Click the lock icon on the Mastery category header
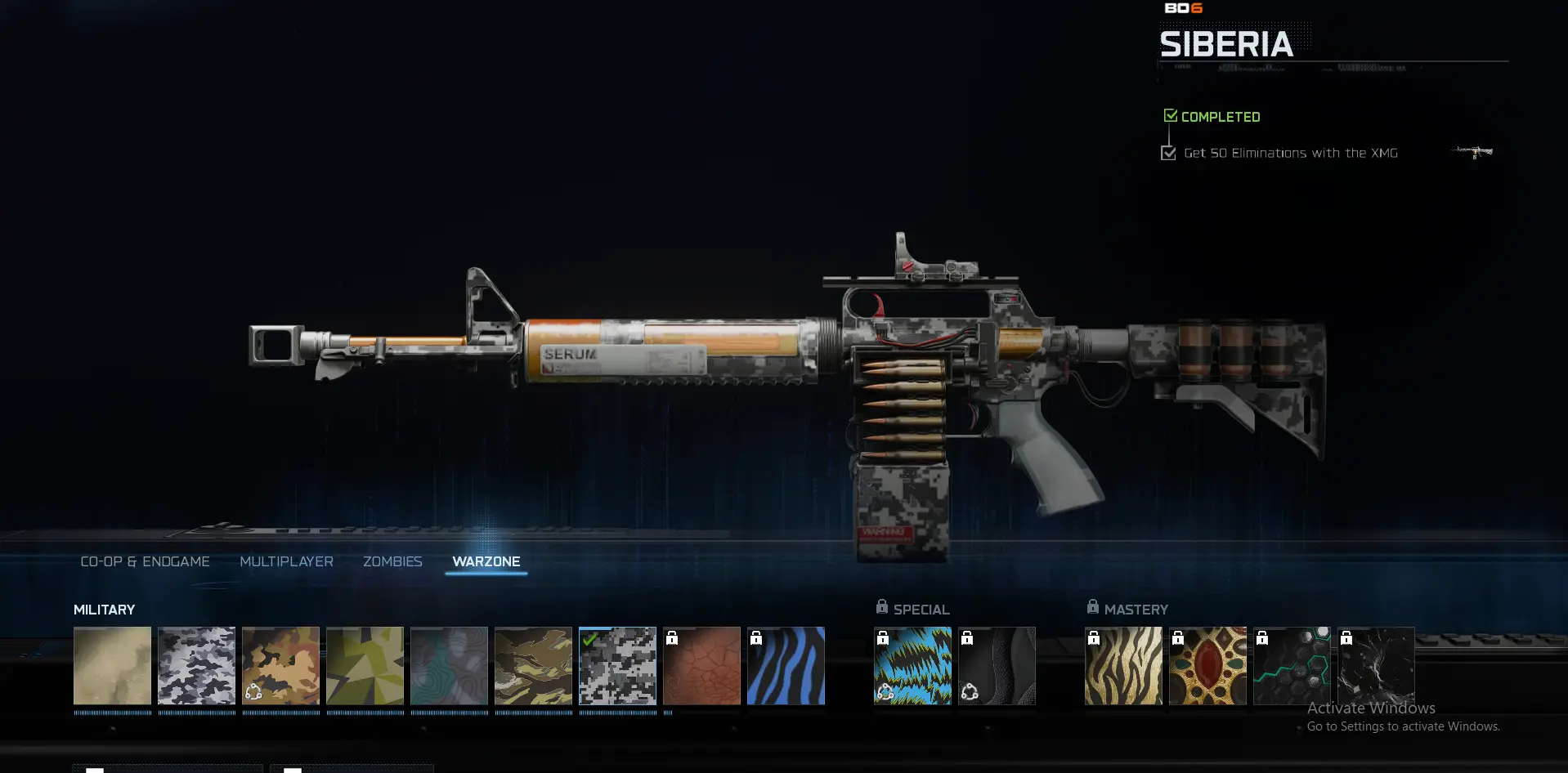 point(1092,605)
